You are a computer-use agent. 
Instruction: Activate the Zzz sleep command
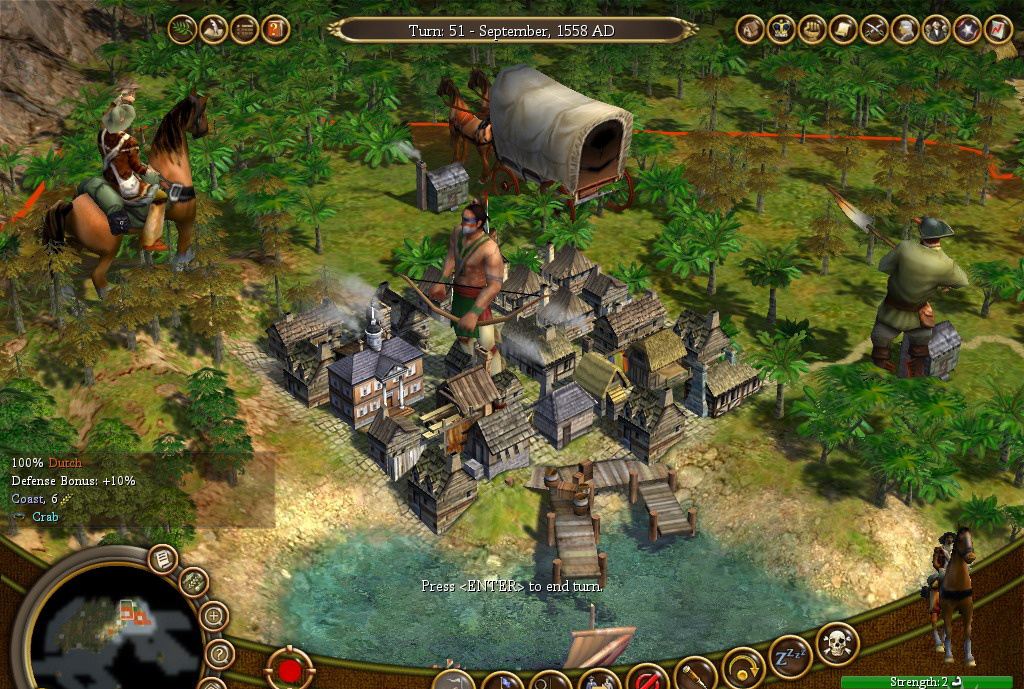click(x=789, y=656)
